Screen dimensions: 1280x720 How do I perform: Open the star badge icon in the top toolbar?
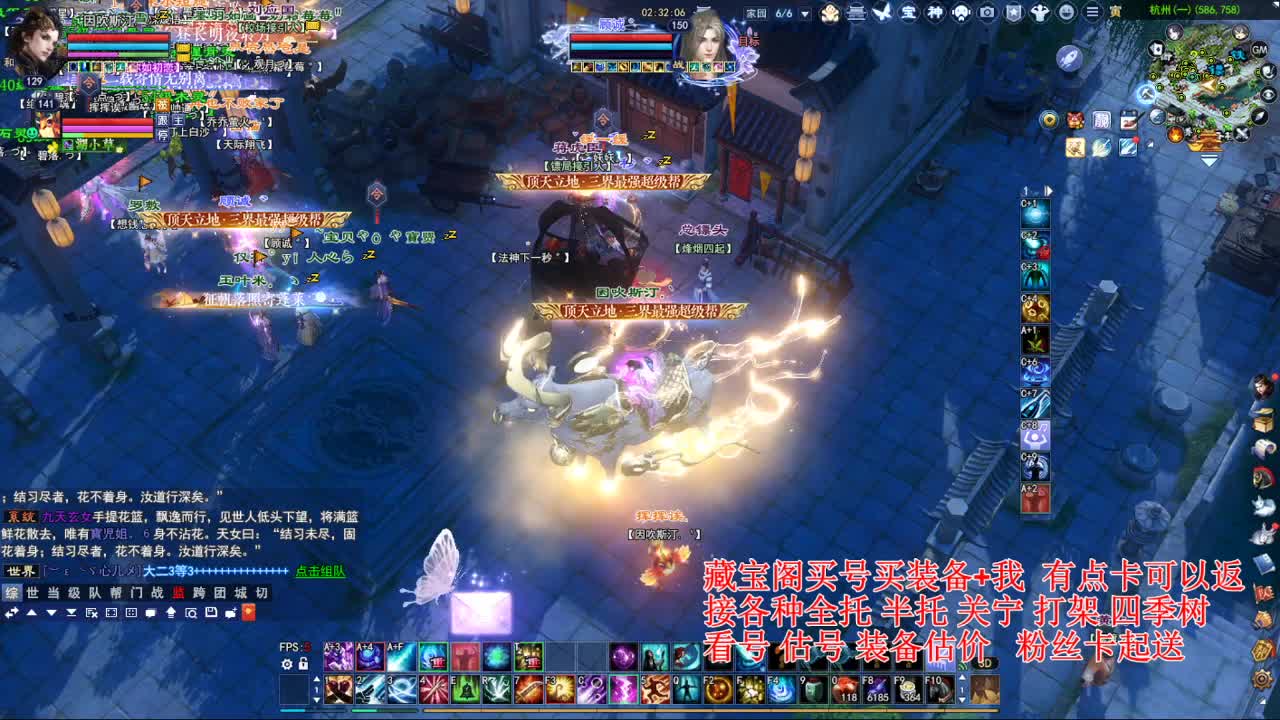click(x=1013, y=14)
